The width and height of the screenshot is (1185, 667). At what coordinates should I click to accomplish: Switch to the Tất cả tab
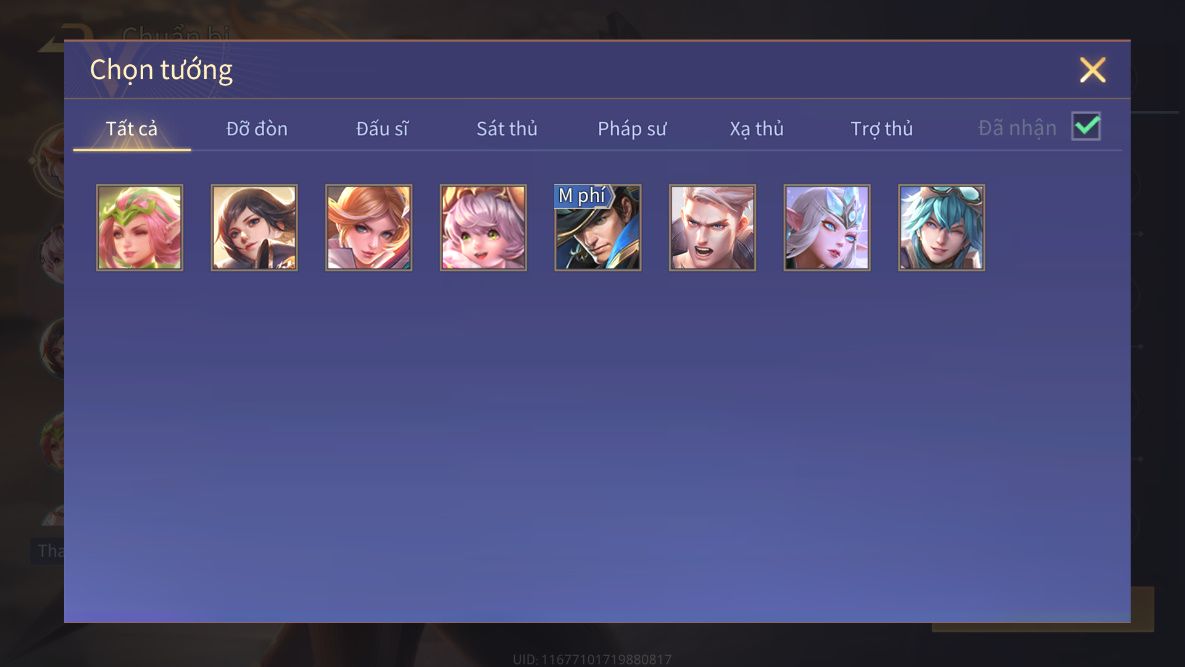(132, 129)
